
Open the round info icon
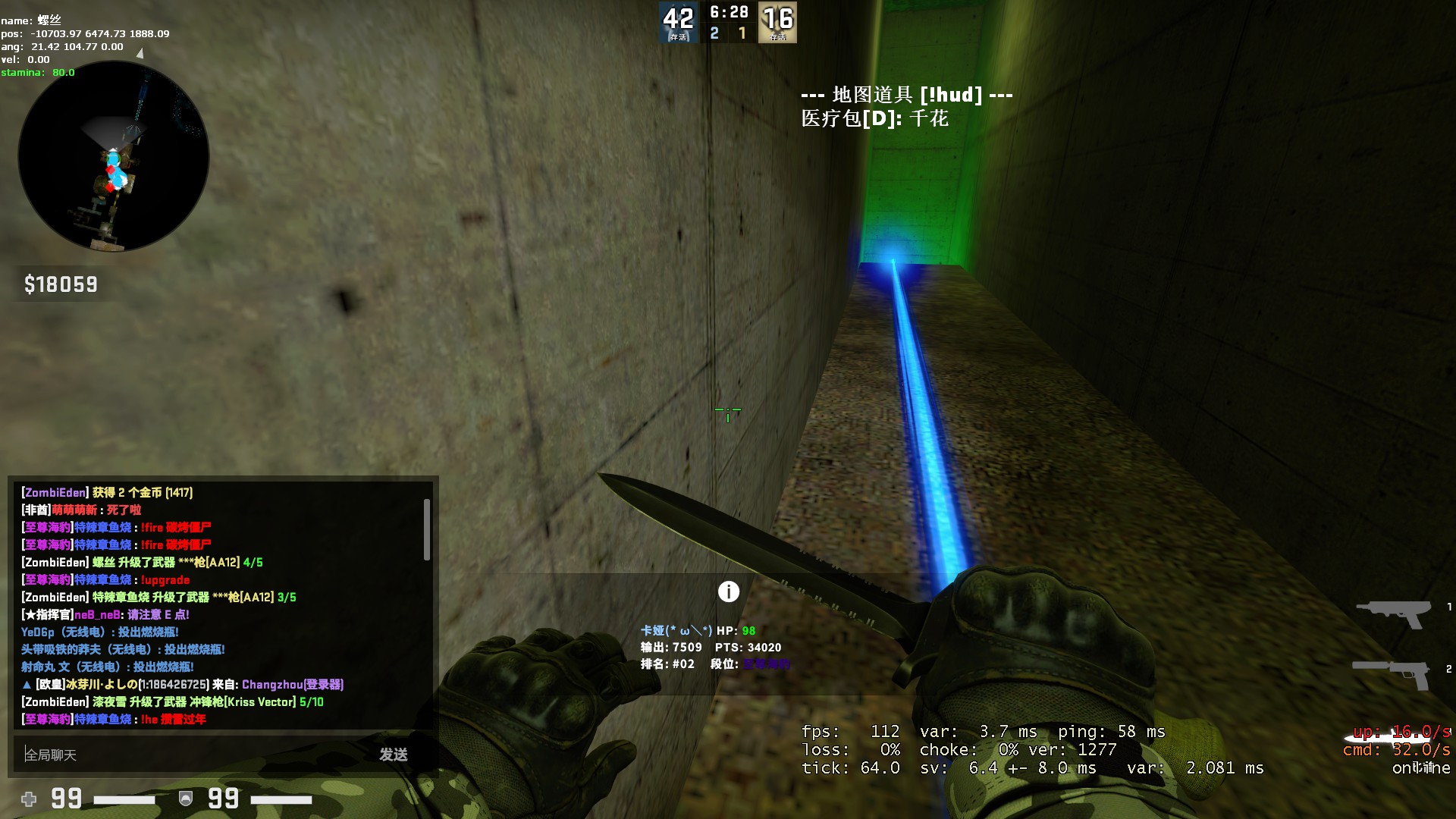(728, 591)
